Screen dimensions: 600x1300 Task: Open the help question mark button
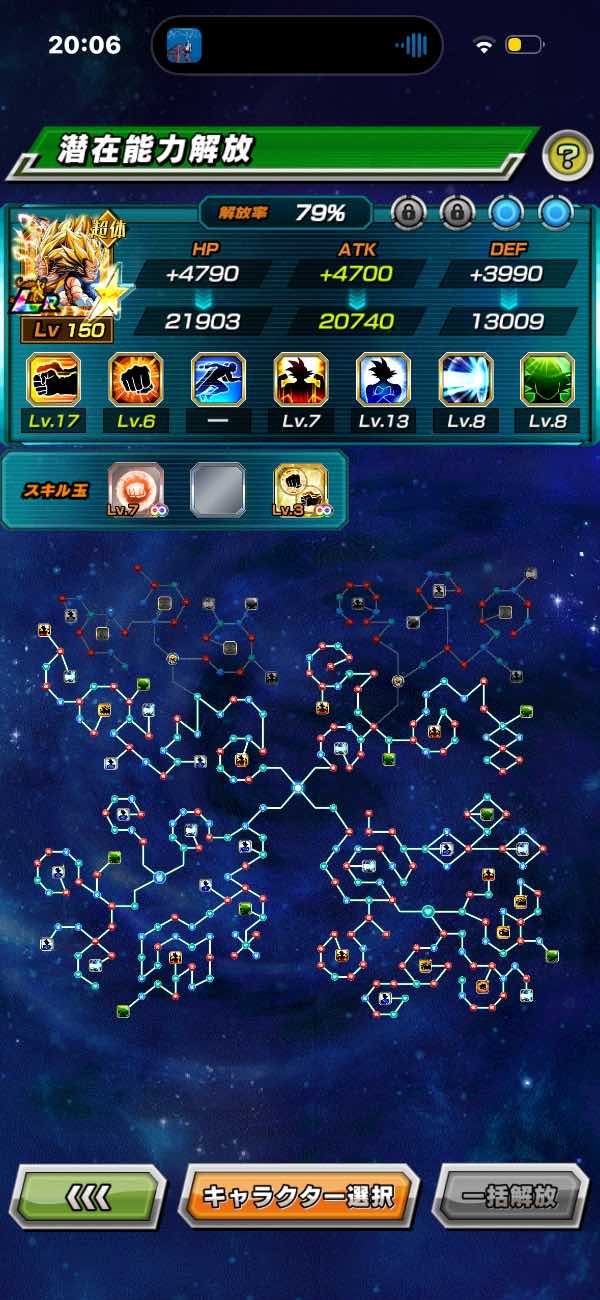tap(567, 156)
